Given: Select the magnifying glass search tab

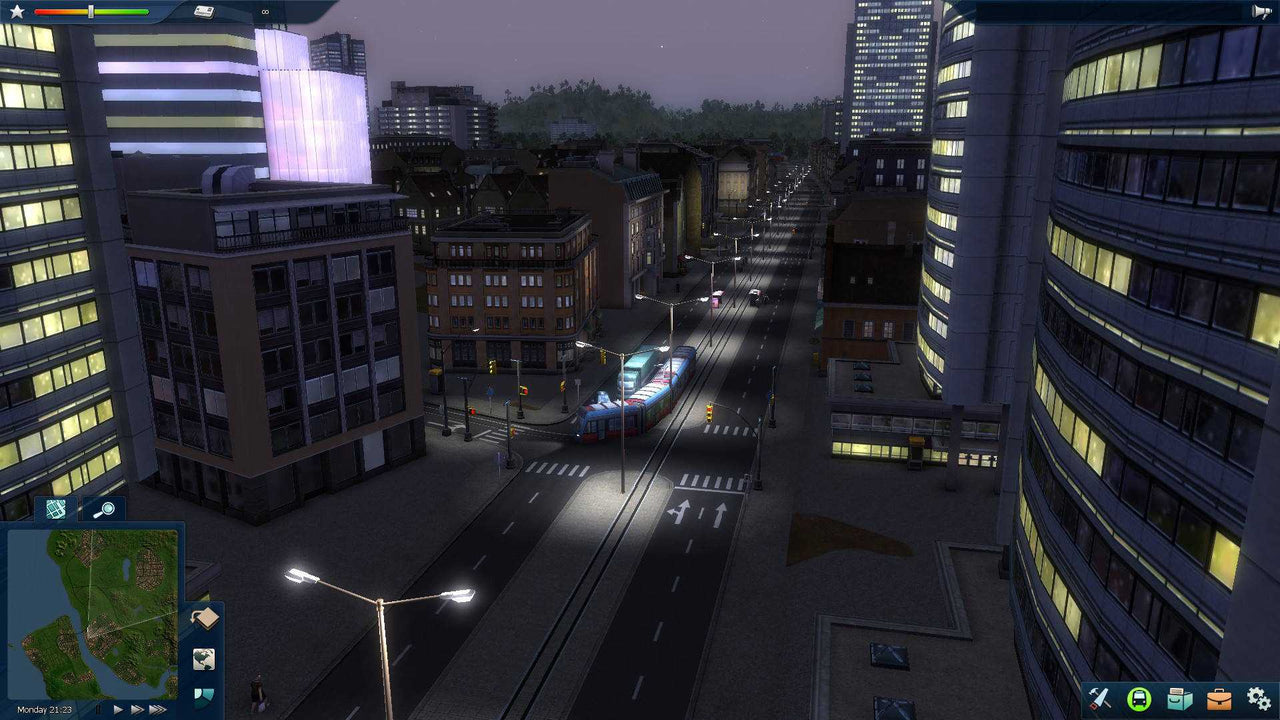Looking at the screenshot, I should tap(106, 509).
